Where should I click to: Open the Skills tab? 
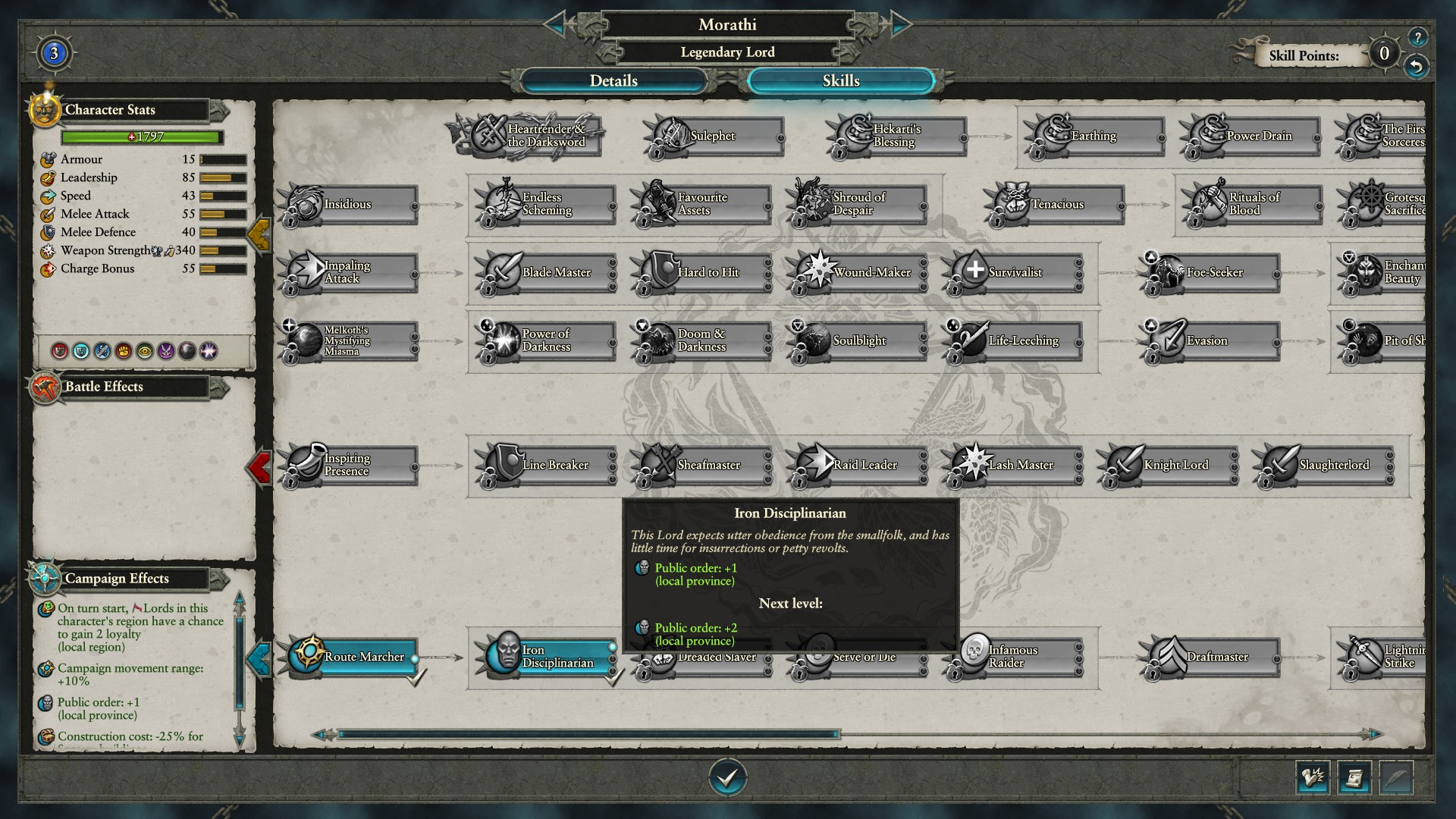(x=840, y=81)
